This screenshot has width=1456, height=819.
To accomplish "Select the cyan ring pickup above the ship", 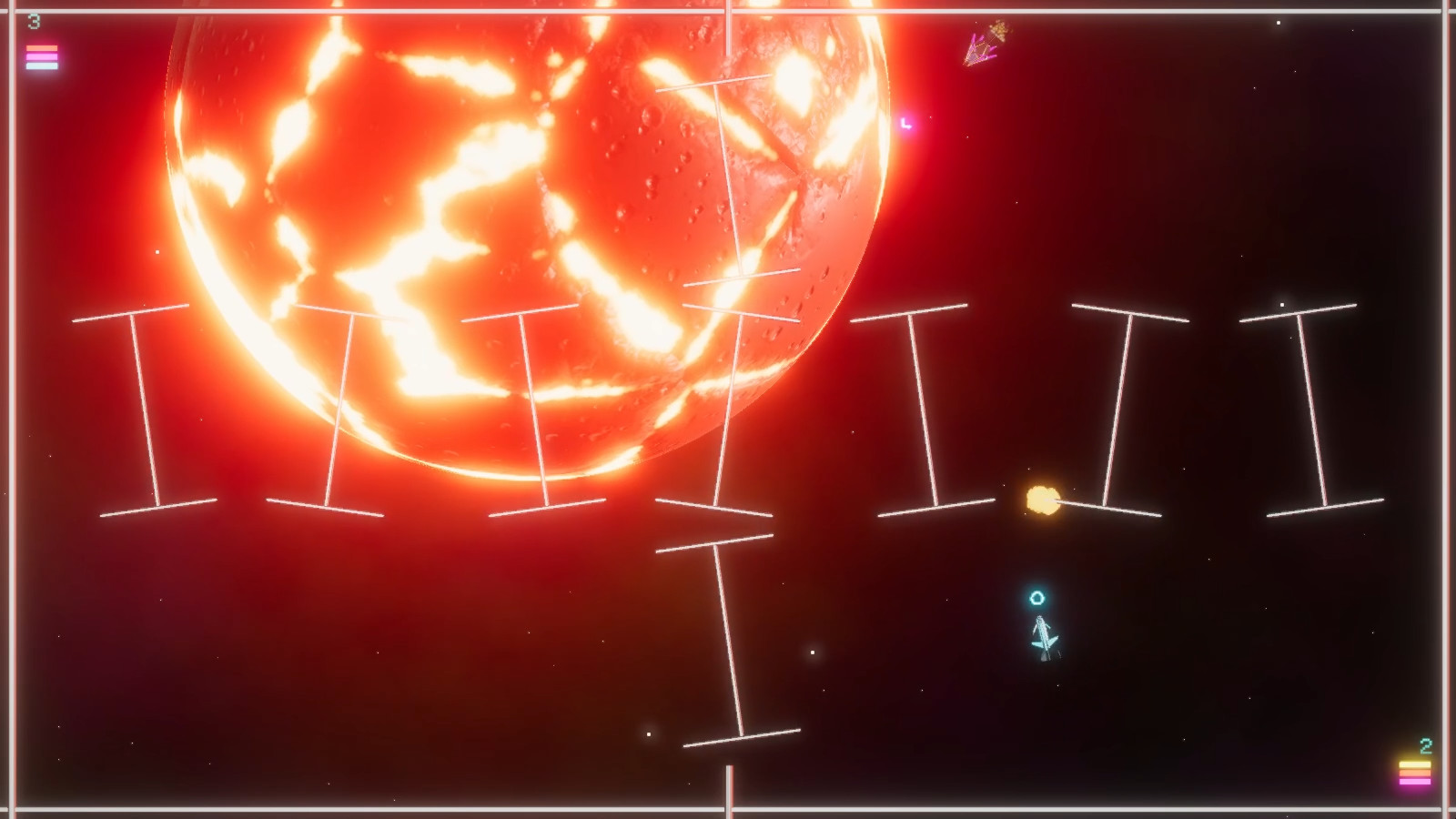I will coord(1035,598).
